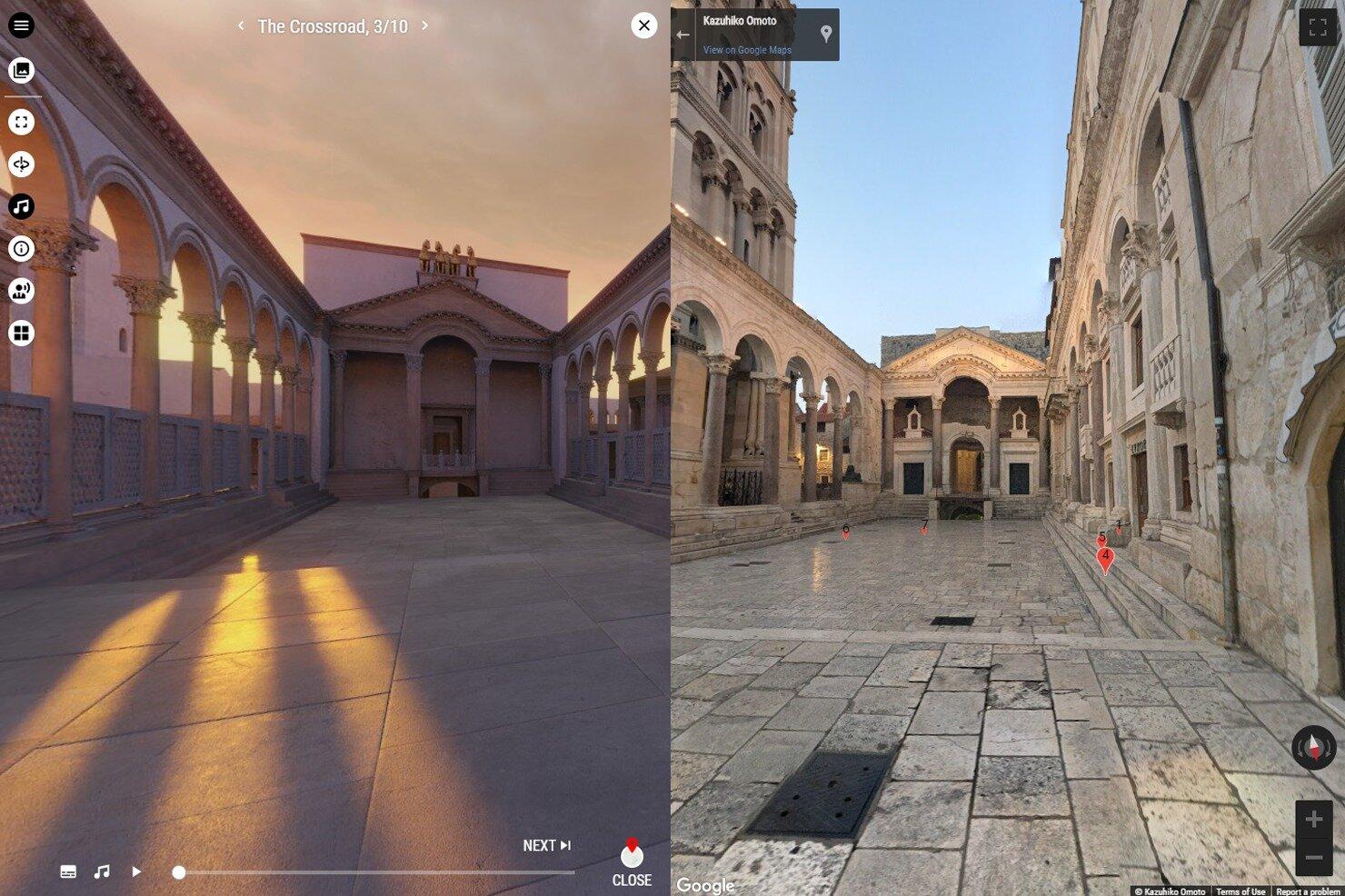Go to the next scene with the right chevron
The image size is (1345, 896).
point(423,26)
